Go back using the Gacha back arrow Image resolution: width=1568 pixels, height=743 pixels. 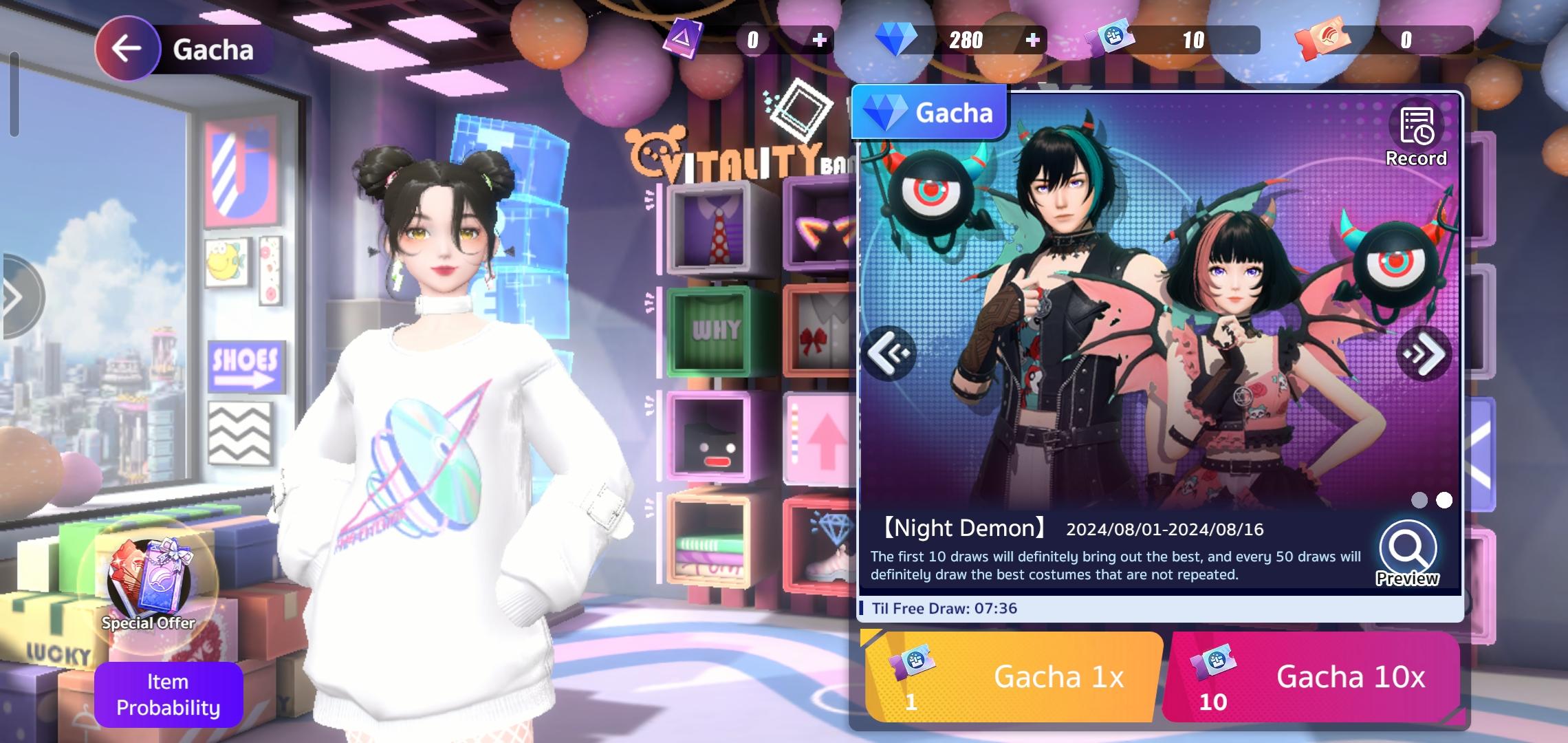[x=127, y=47]
